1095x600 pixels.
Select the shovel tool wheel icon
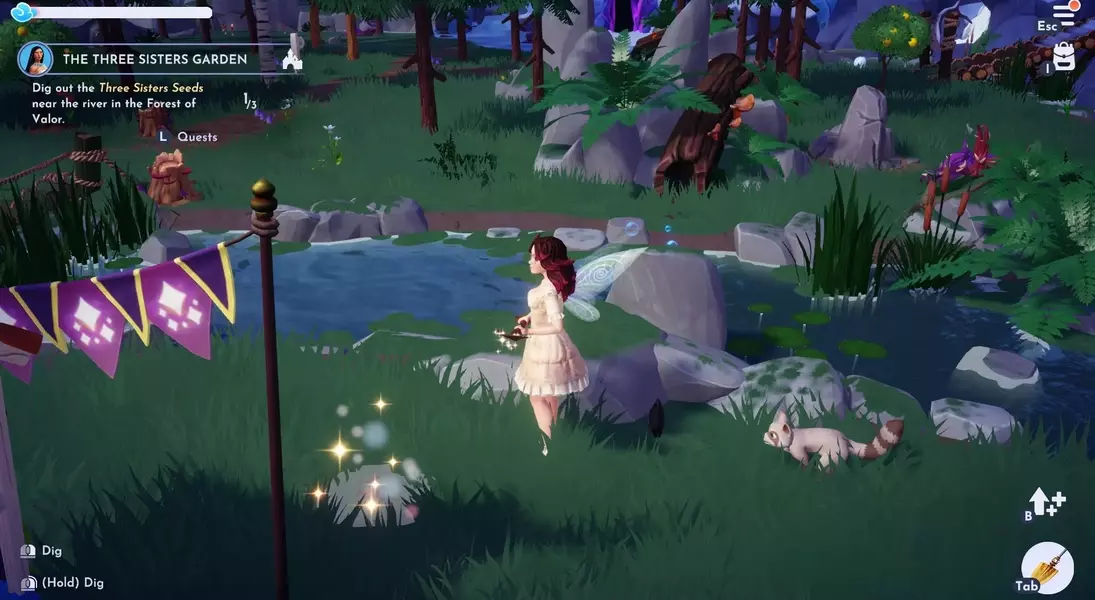pos(1048,569)
